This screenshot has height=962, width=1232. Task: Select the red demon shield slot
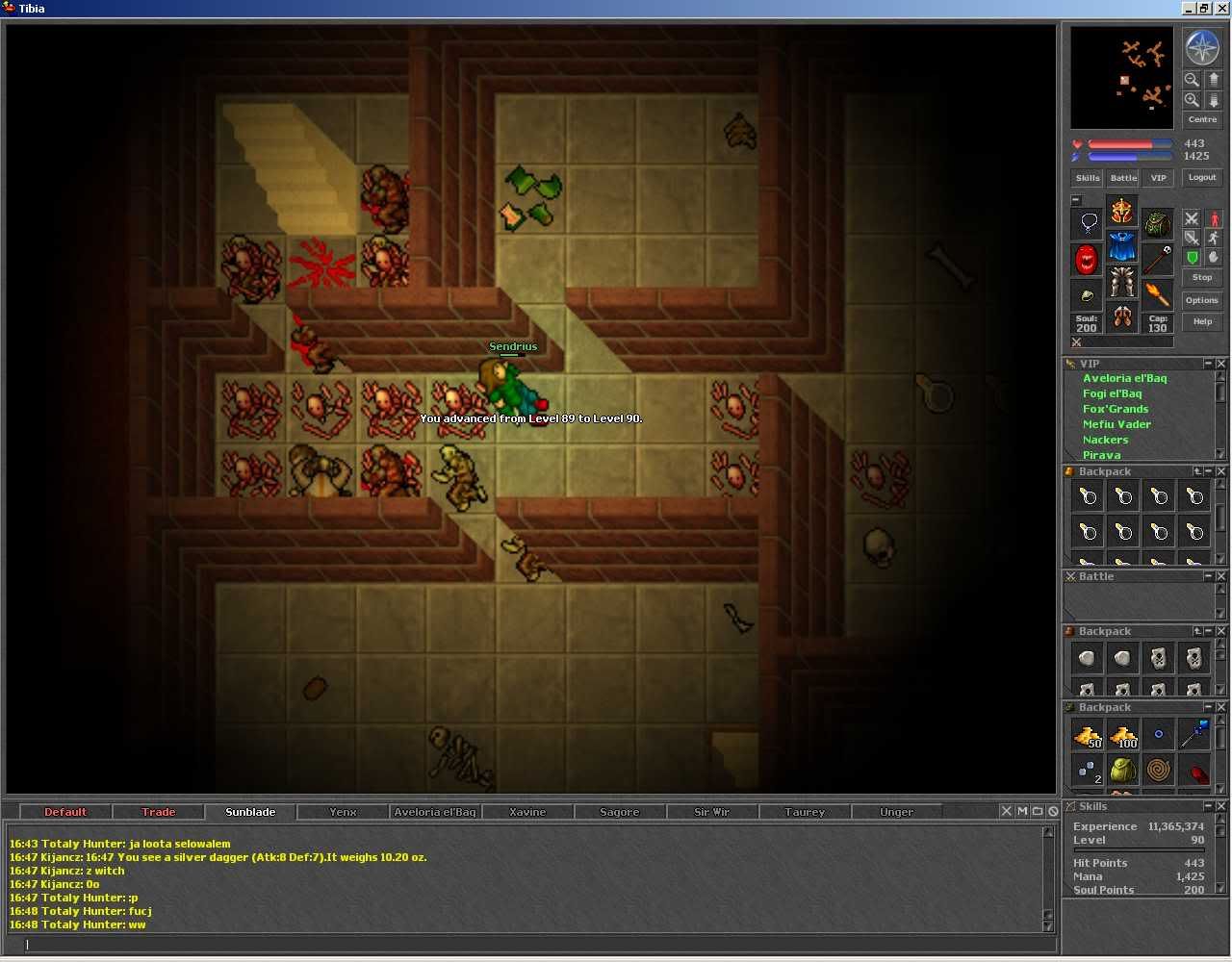tap(1087, 259)
